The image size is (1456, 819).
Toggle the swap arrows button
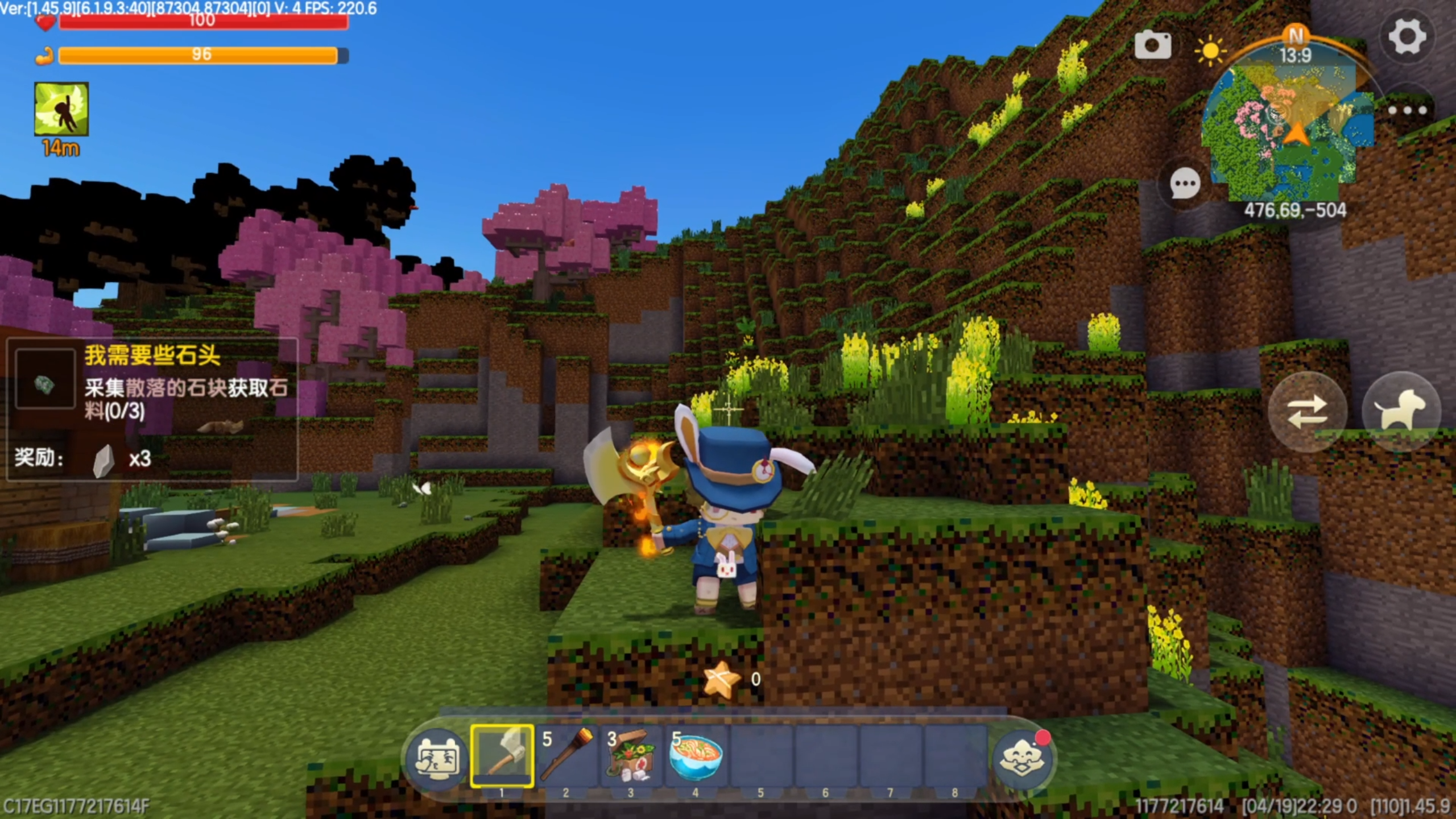1307,412
